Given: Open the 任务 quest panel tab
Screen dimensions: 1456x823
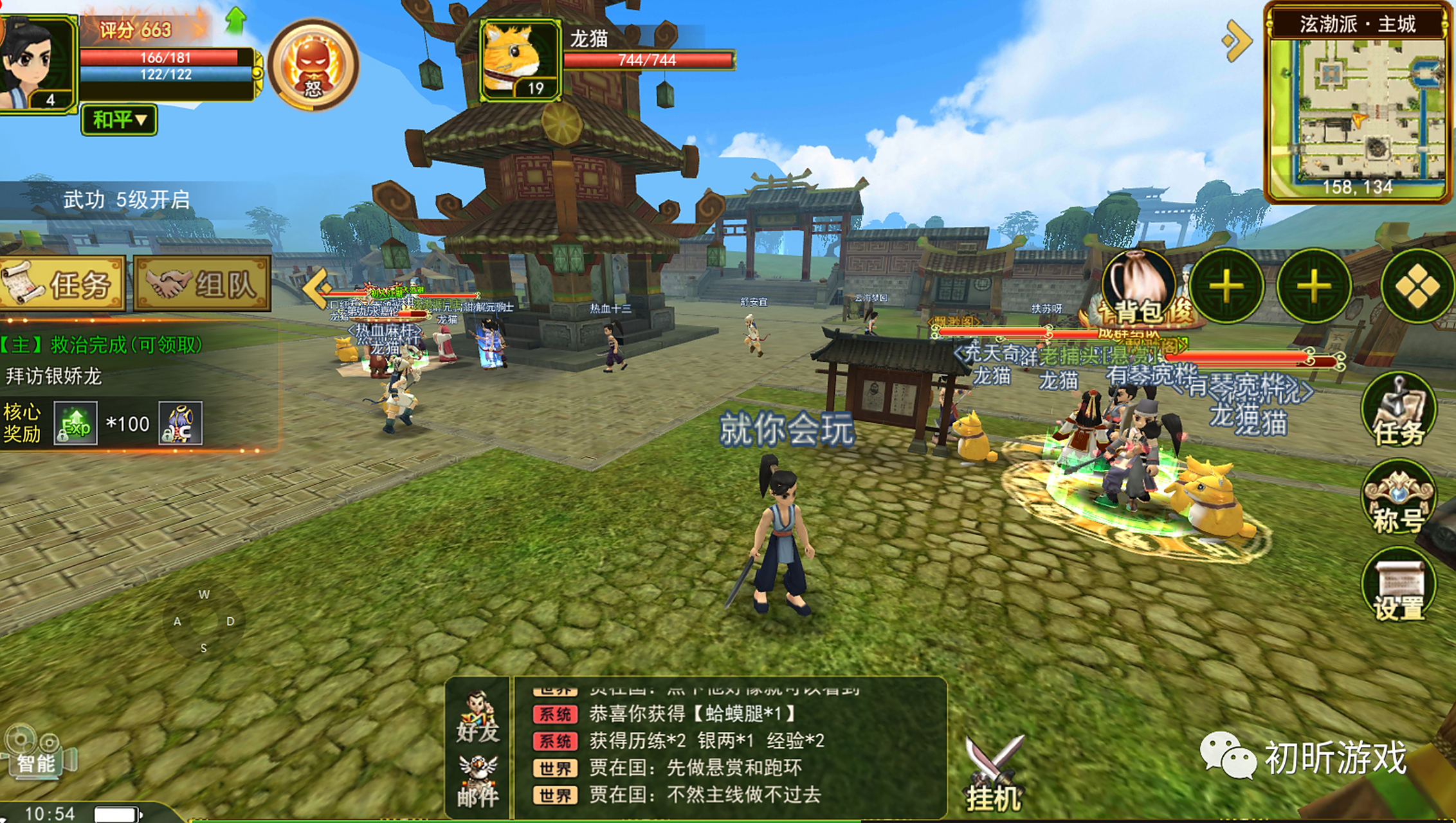Looking at the screenshot, I should coord(62,284).
